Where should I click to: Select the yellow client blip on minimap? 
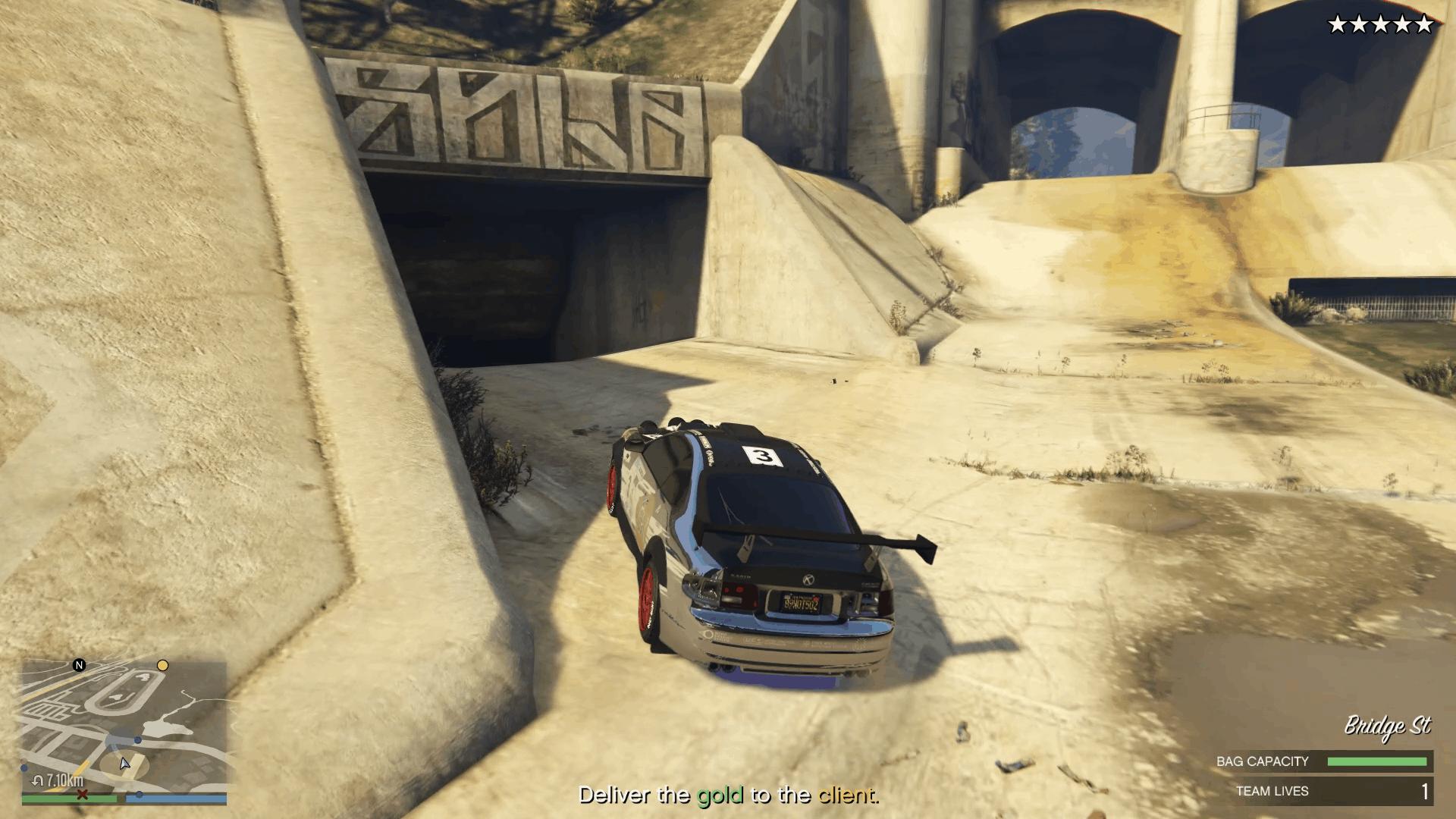pos(162,666)
